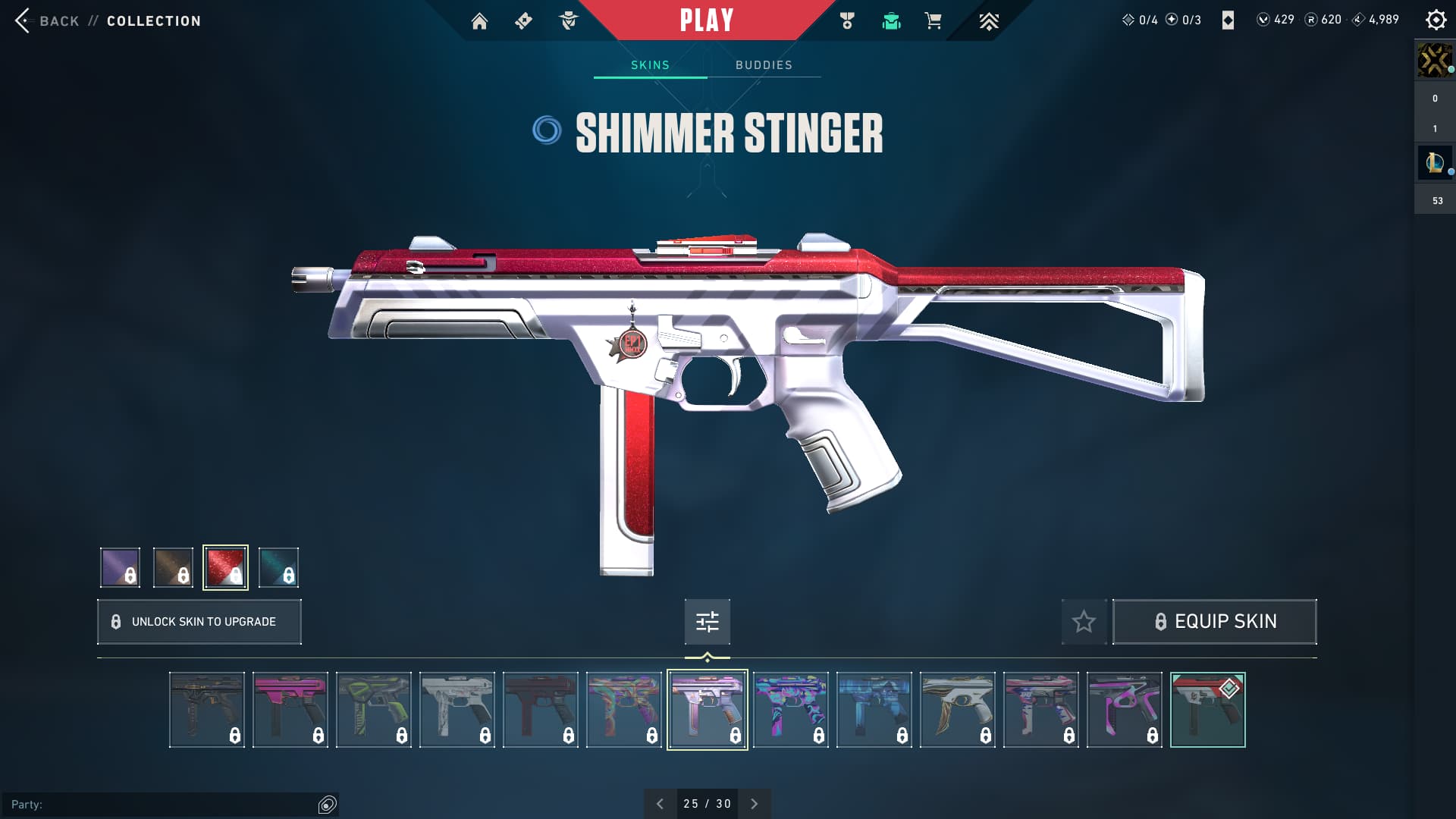
Task: Click Unlock Skin to Upgrade
Action: point(199,622)
